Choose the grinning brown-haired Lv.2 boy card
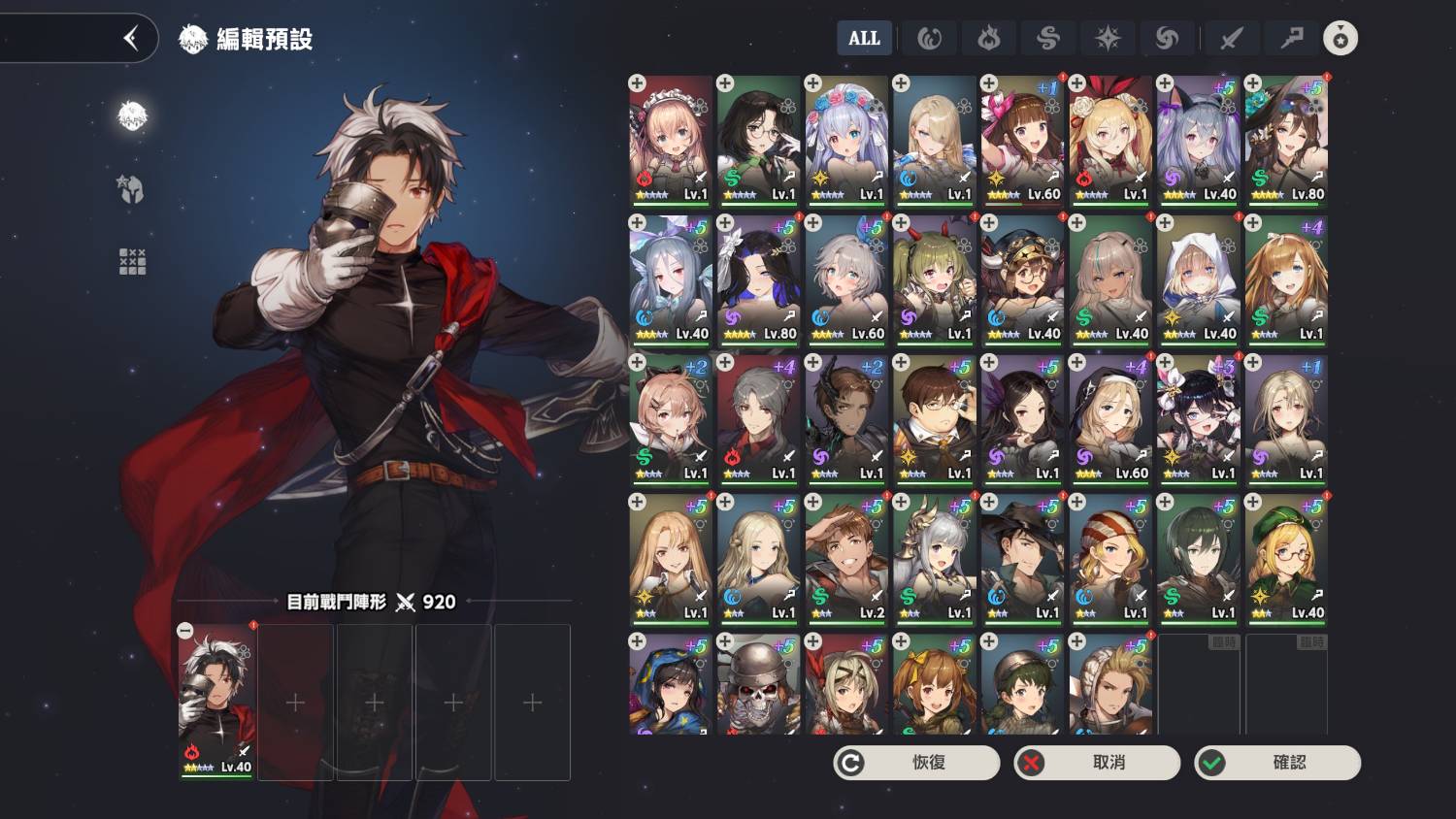 (846, 558)
